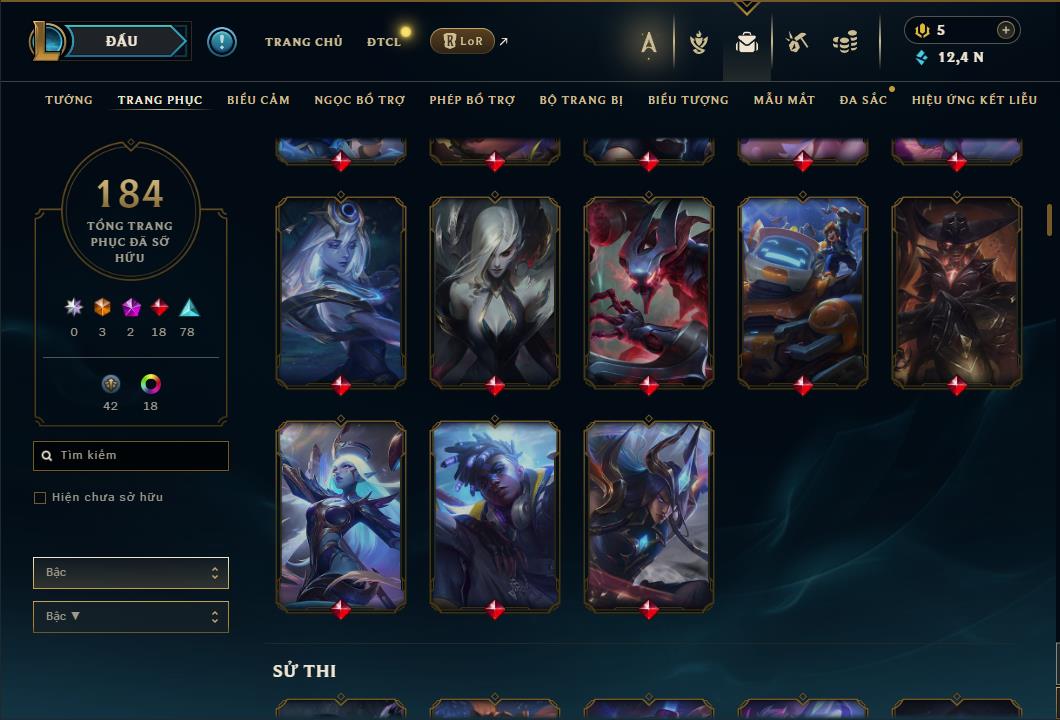Image resolution: width=1060 pixels, height=720 pixels.
Task: Open the TRANG CHỦ home page
Action: (303, 42)
